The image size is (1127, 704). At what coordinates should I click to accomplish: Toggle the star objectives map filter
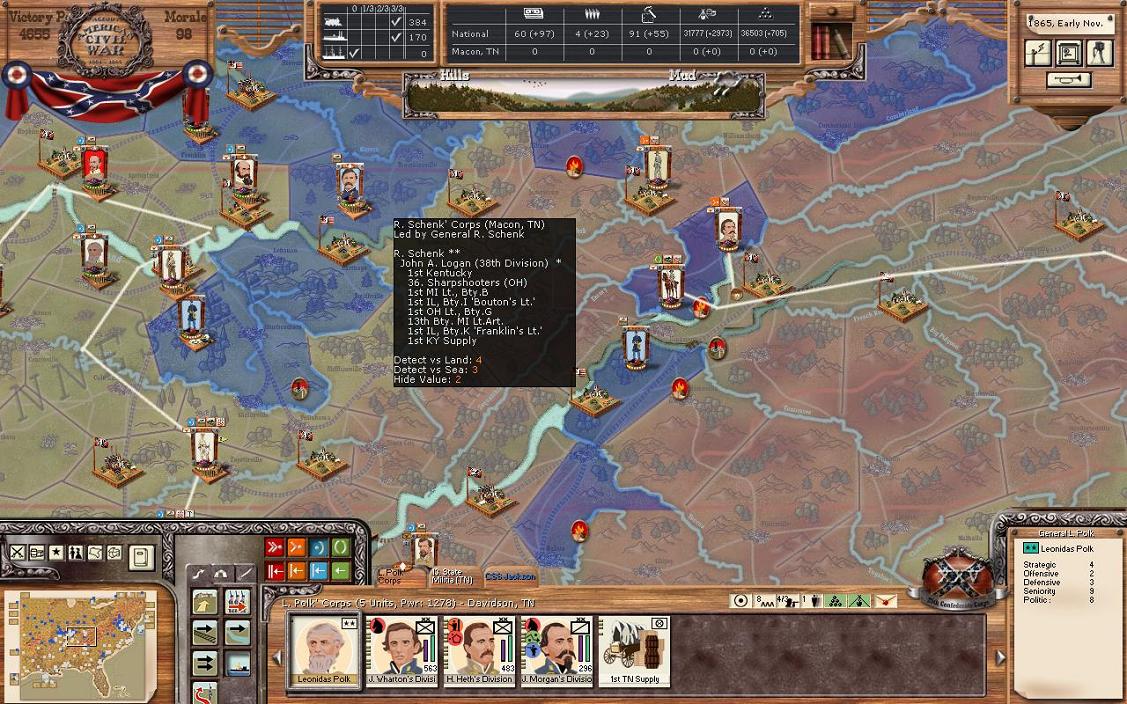pos(57,553)
